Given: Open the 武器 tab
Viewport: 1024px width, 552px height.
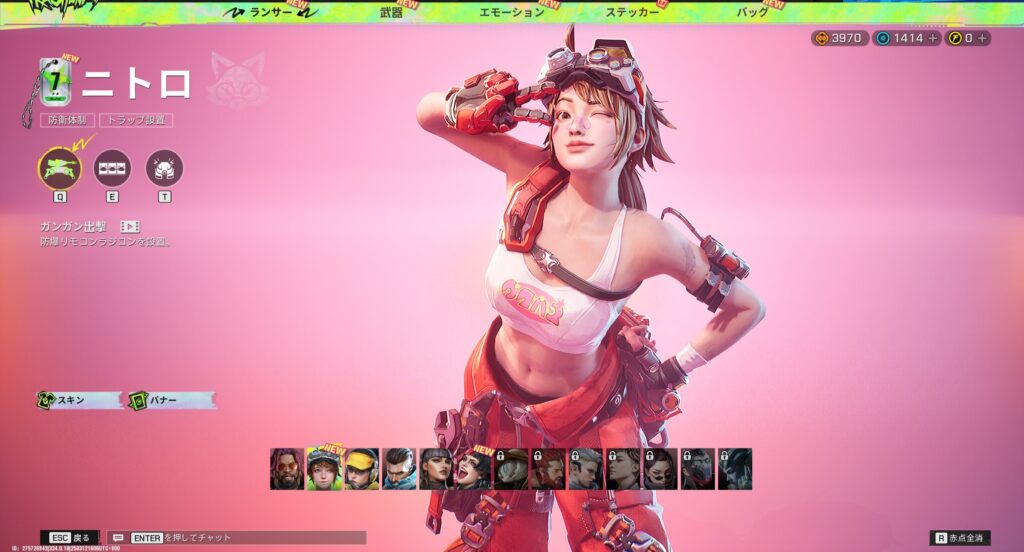Looking at the screenshot, I should click(392, 12).
